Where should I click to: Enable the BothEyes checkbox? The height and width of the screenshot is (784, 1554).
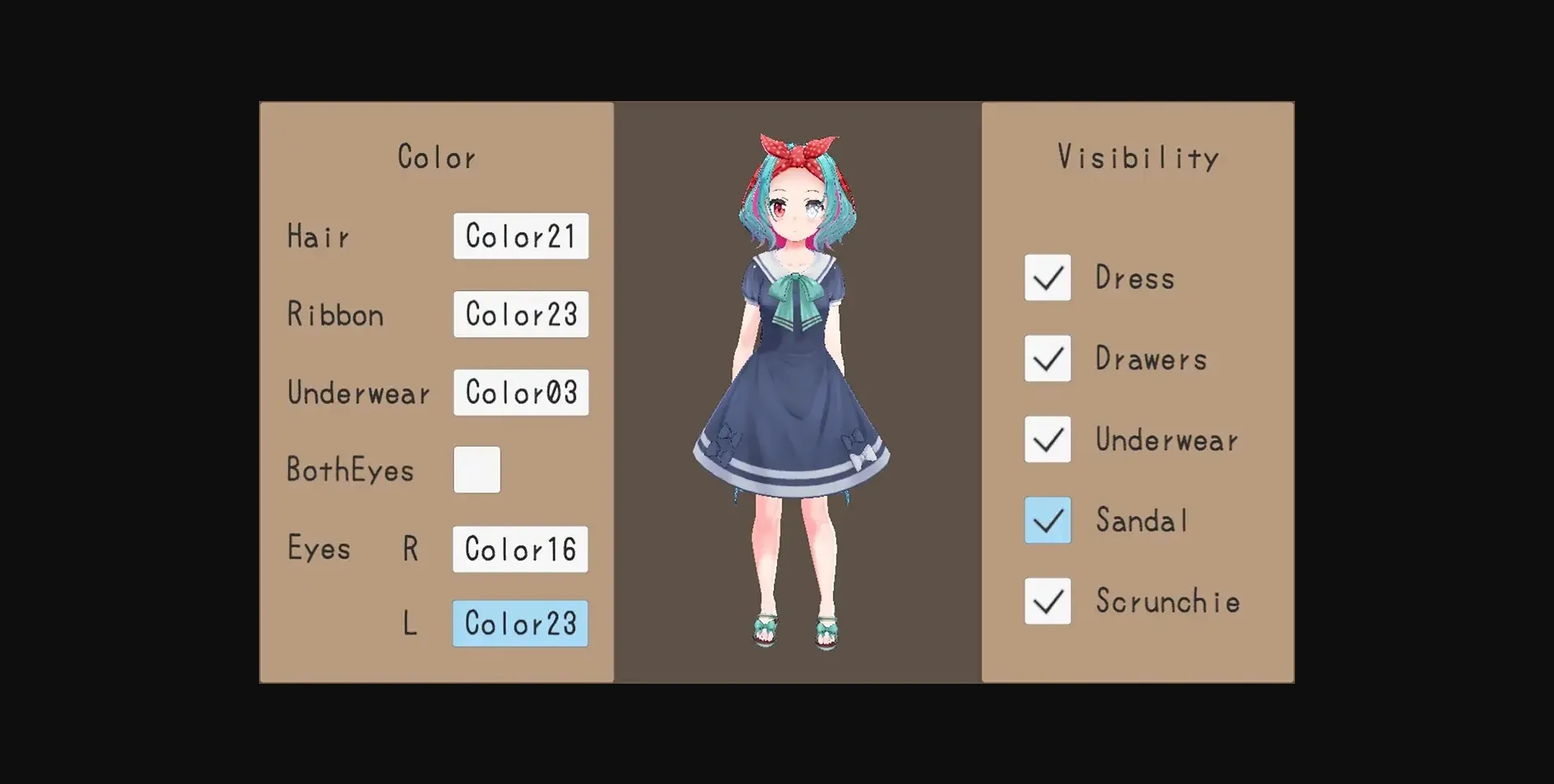point(477,469)
